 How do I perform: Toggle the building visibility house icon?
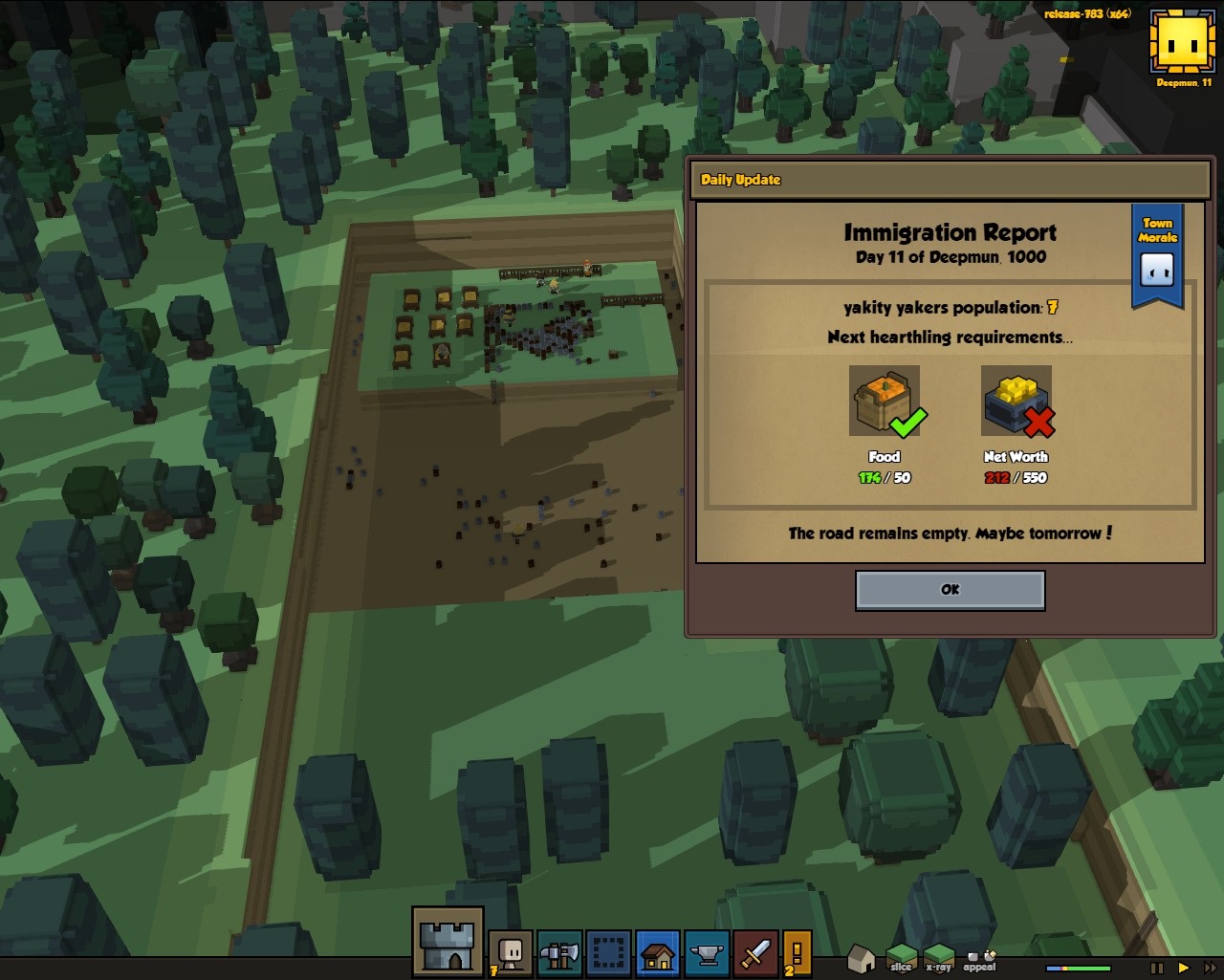(x=862, y=956)
